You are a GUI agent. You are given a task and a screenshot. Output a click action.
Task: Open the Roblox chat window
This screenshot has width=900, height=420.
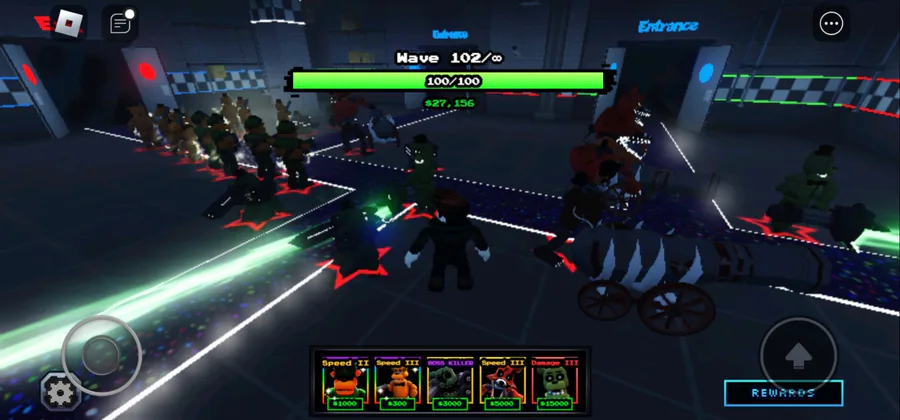pos(120,24)
